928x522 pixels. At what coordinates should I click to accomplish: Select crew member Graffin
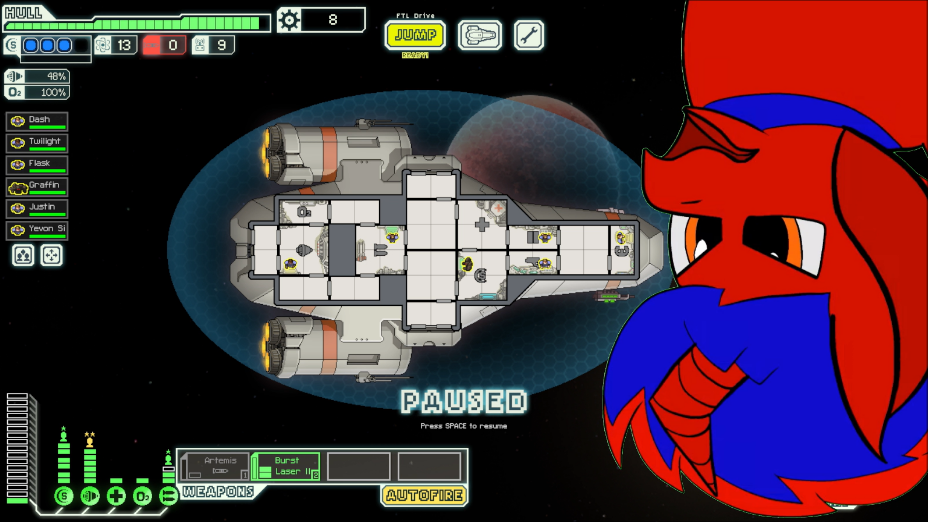[37, 187]
